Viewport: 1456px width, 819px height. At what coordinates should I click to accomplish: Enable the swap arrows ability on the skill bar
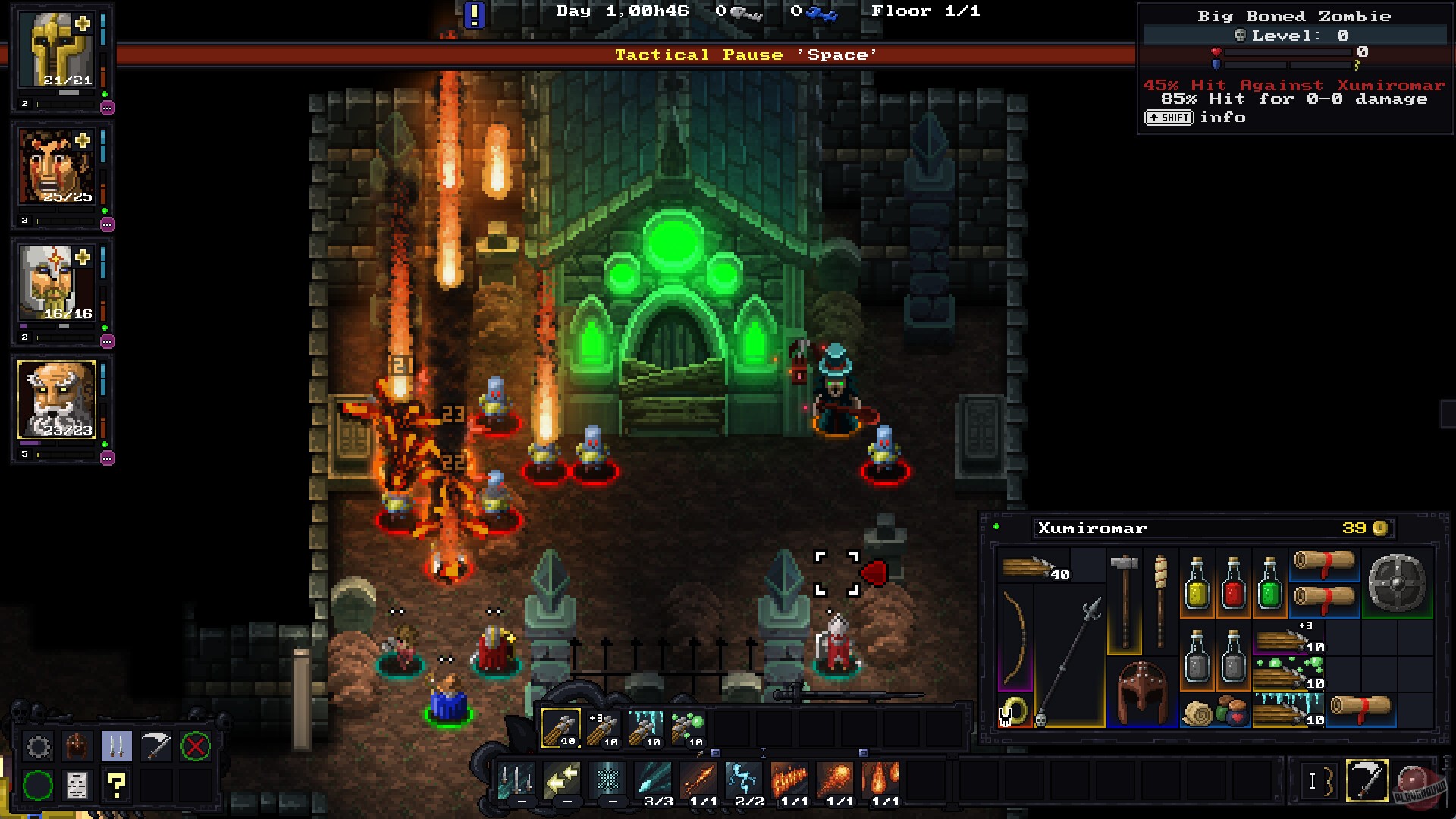pyautogui.click(x=561, y=780)
